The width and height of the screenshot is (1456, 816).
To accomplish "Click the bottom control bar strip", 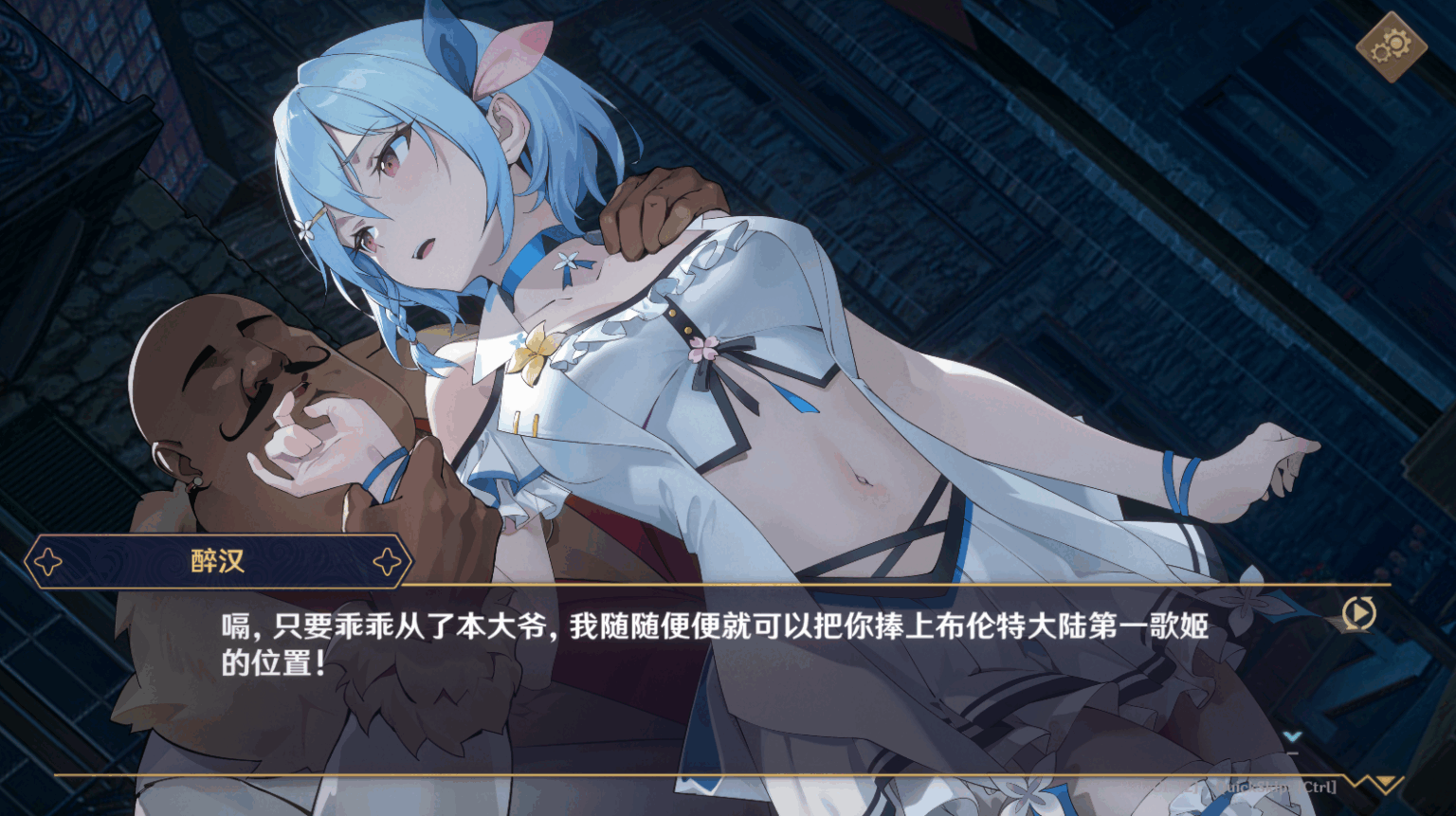I will [x=728, y=787].
